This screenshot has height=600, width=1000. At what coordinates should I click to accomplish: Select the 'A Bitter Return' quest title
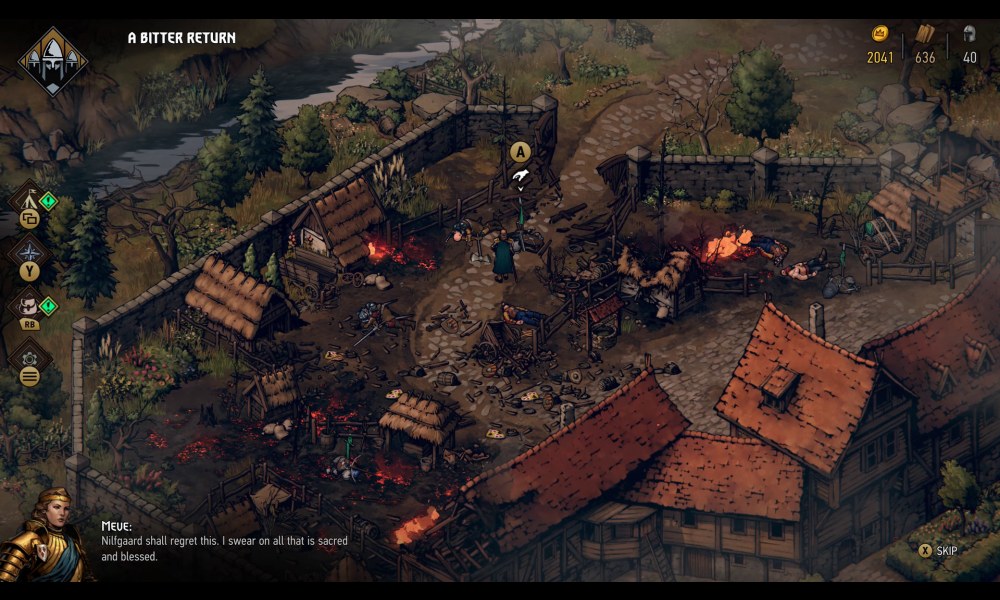(x=182, y=38)
